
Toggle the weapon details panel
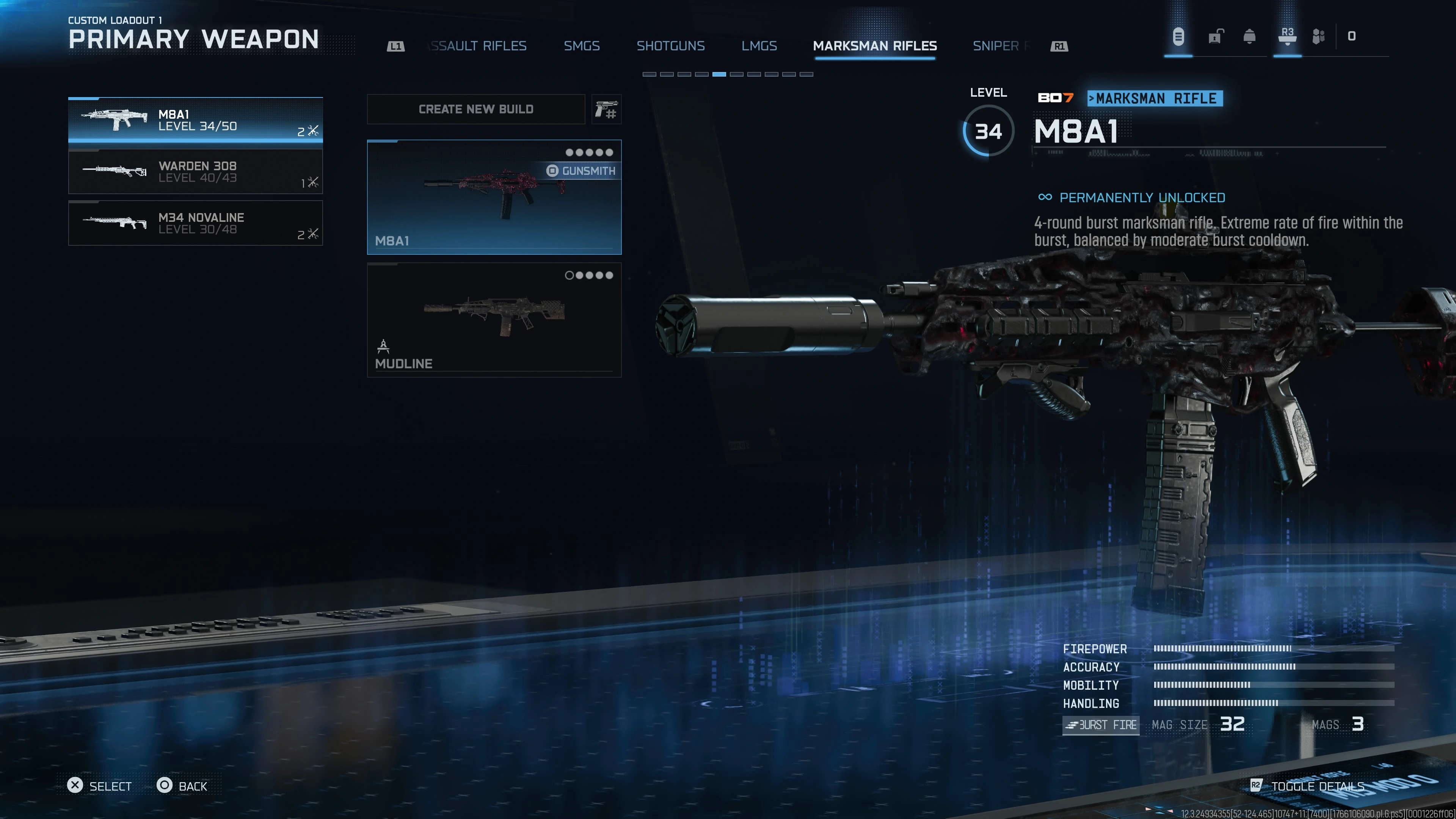[x=1308, y=786]
